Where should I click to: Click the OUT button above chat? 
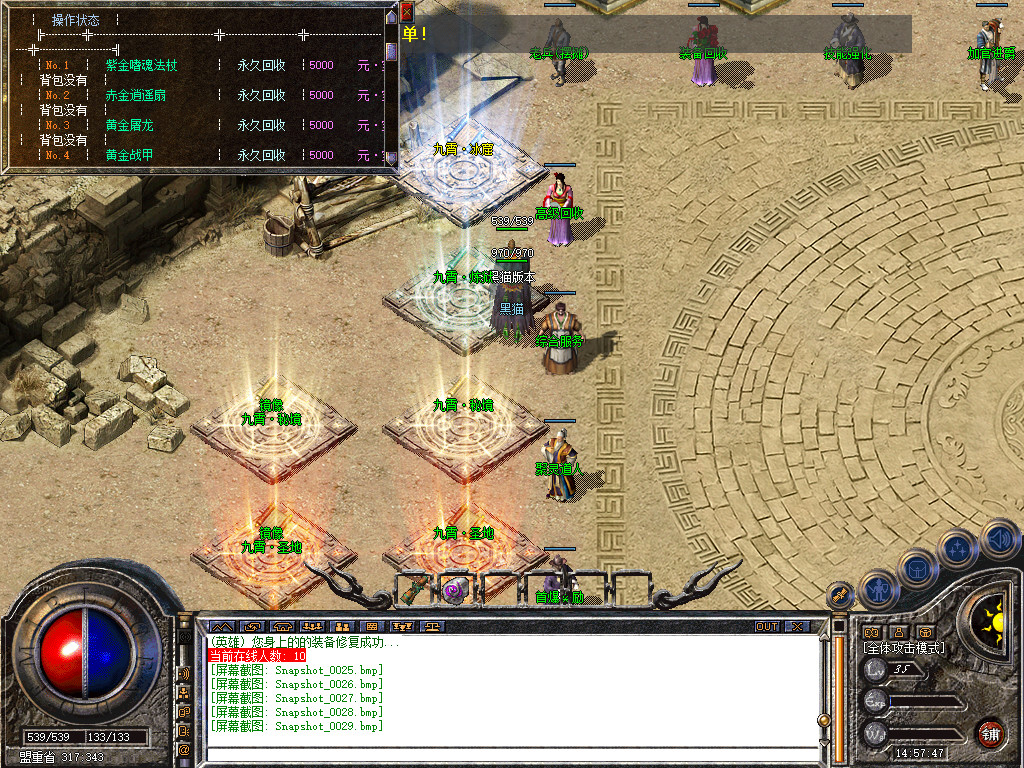pyautogui.click(x=767, y=627)
